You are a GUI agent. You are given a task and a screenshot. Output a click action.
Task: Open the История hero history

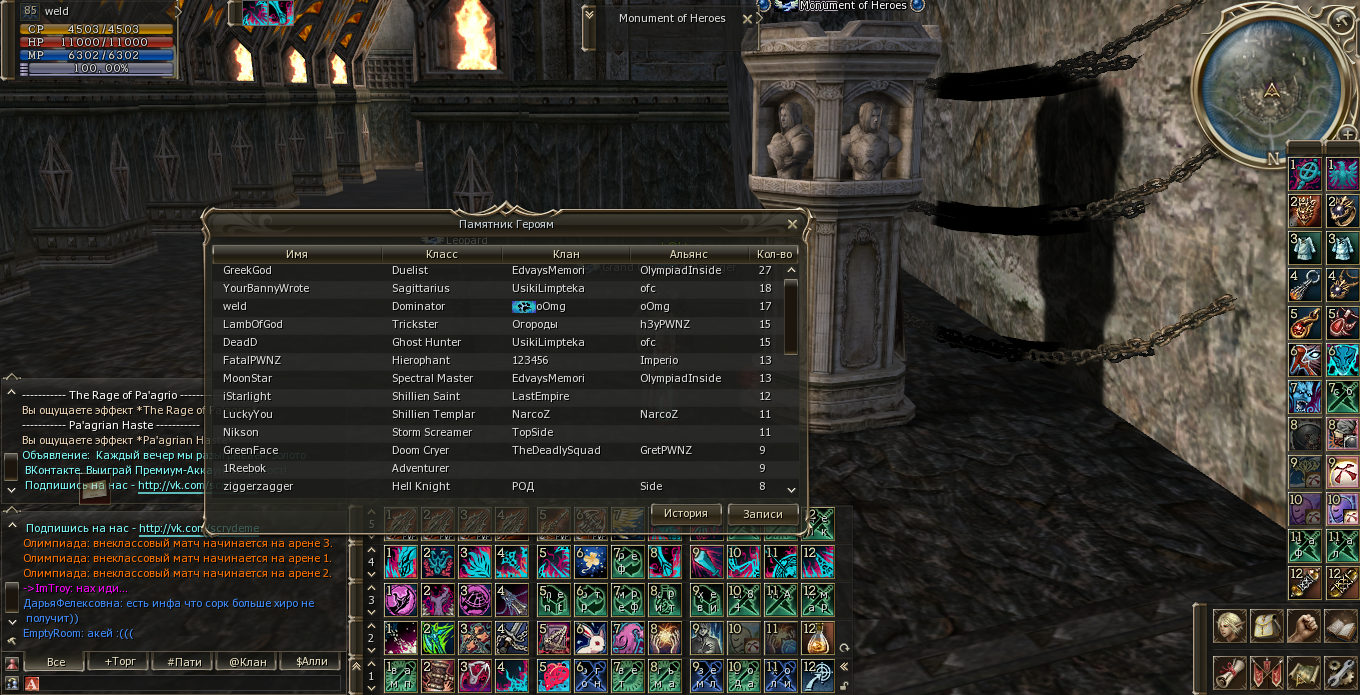tap(686, 514)
